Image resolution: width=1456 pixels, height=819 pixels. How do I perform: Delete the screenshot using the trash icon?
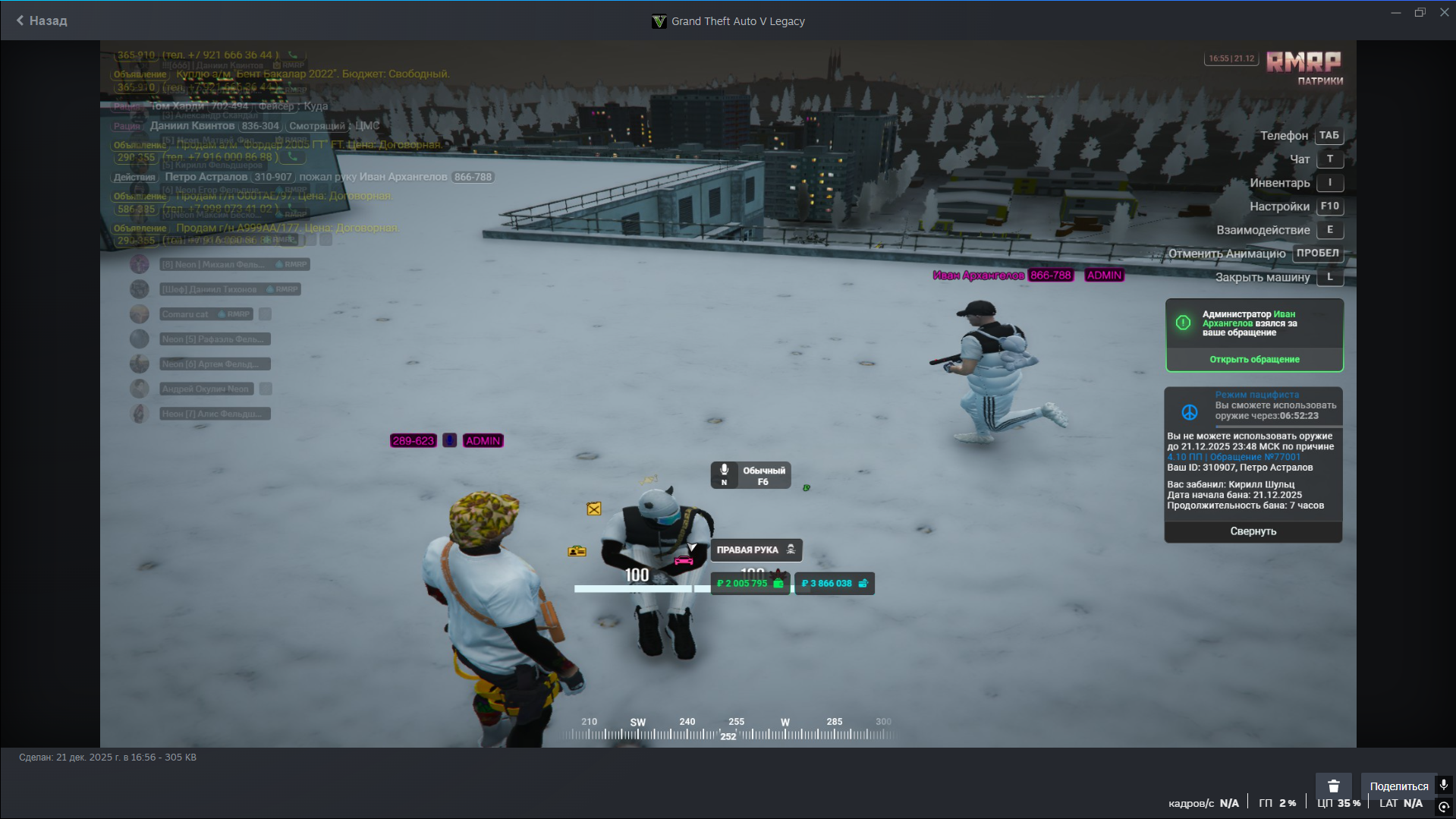[x=1333, y=786]
